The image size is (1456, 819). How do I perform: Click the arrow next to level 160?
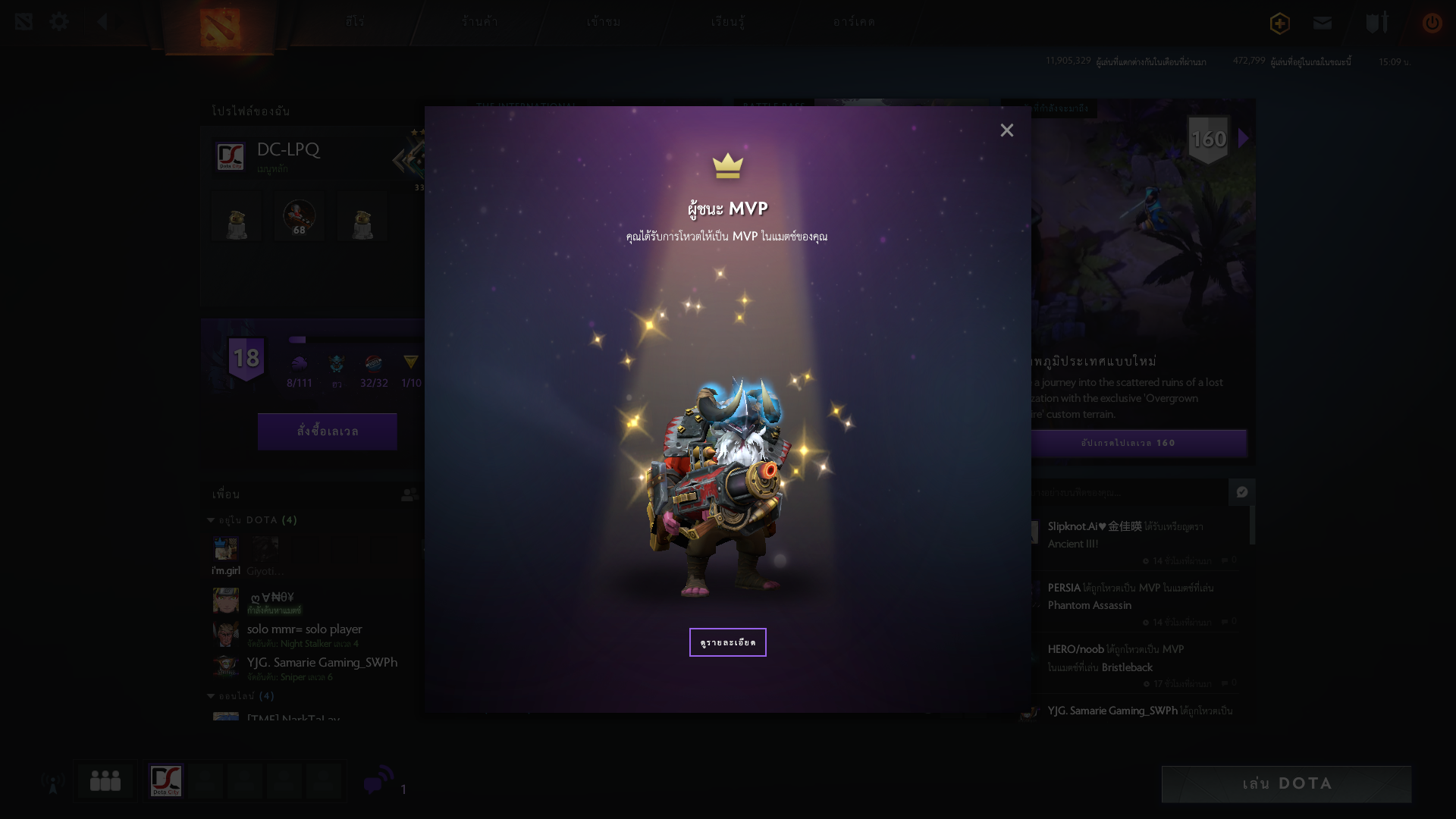(x=1242, y=138)
